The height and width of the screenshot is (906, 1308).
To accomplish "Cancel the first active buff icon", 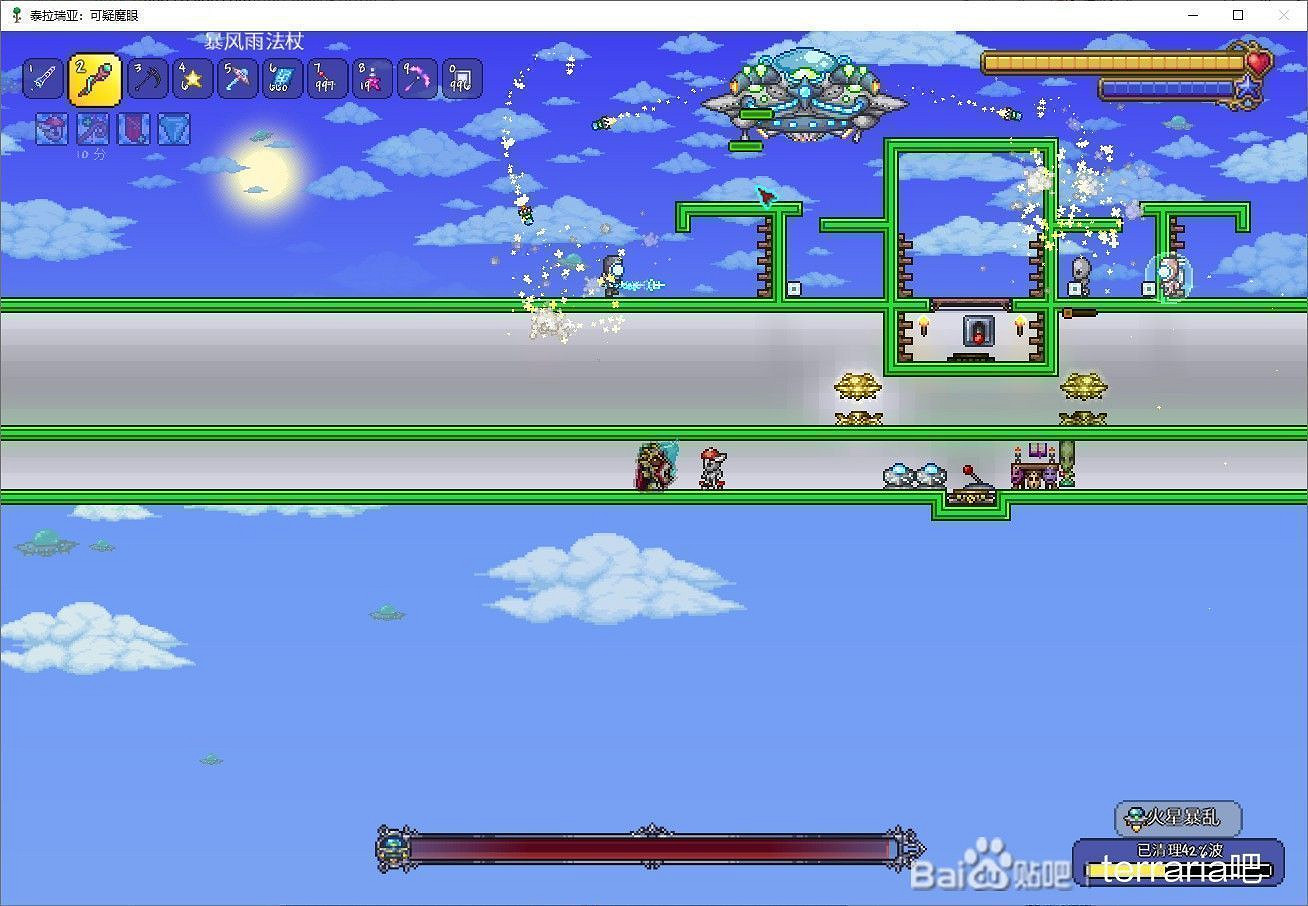I will click(51, 128).
